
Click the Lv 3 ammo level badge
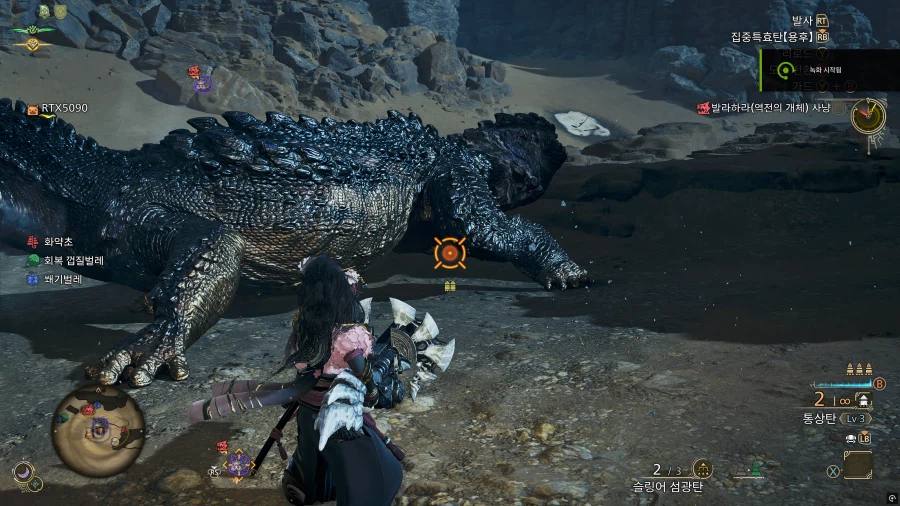pyautogui.click(x=857, y=418)
